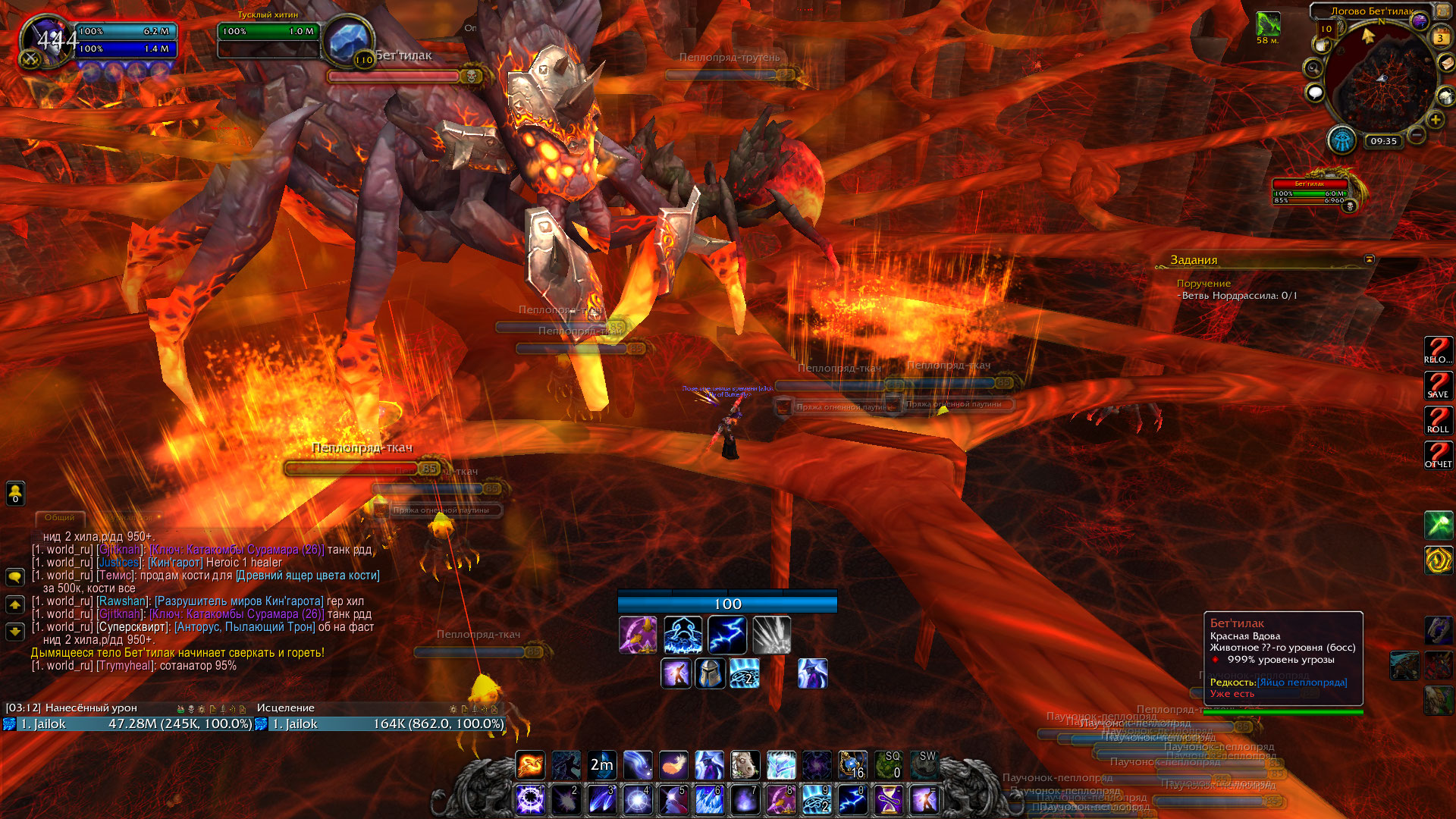Collapse the Задания quest tracker
Image resolution: width=1456 pixels, height=819 pixels.
coord(1369,259)
